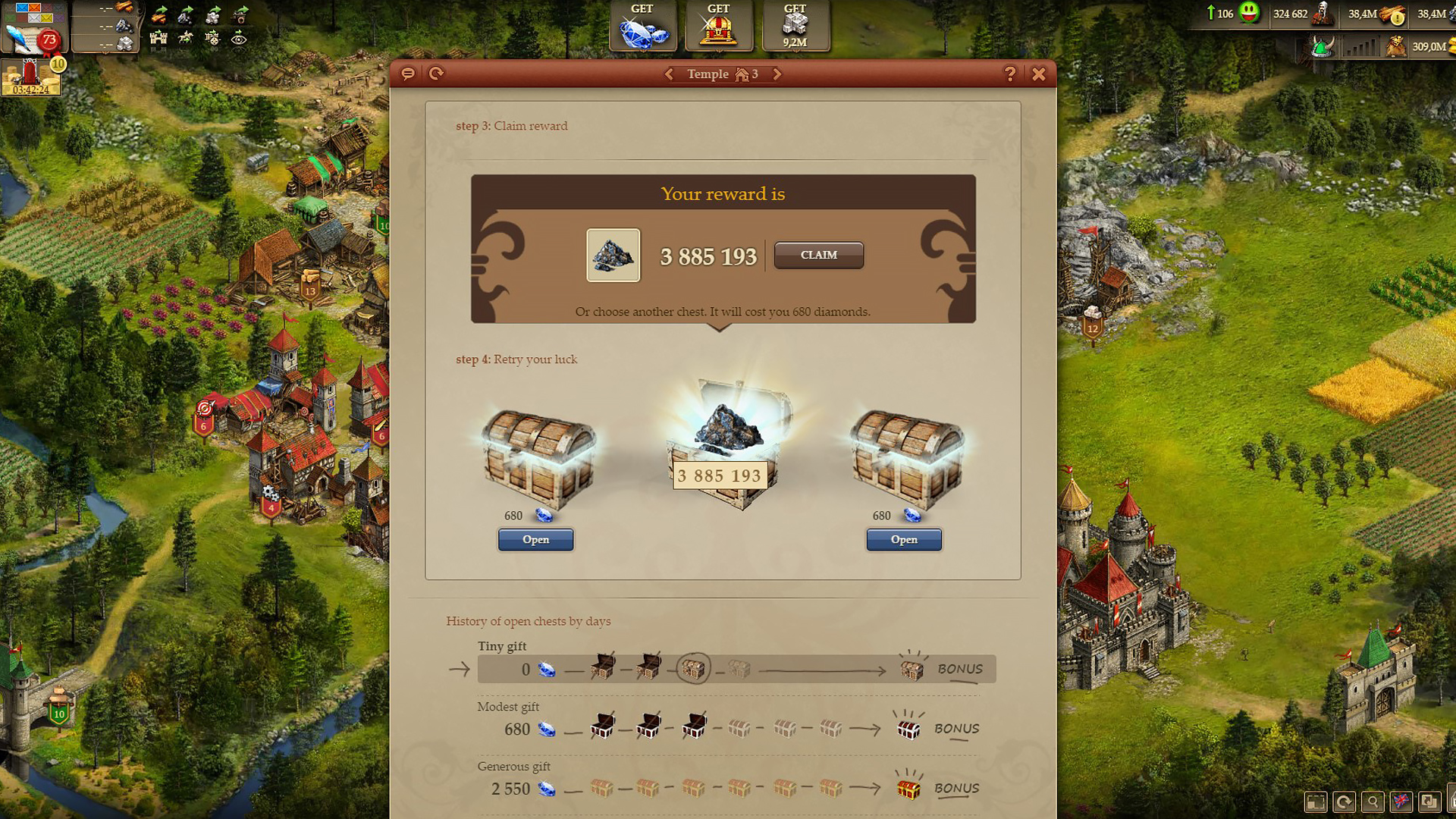Click the wood resource warning icon at top right
This screenshot has height=819, width=1456.
pos(1398,17)
